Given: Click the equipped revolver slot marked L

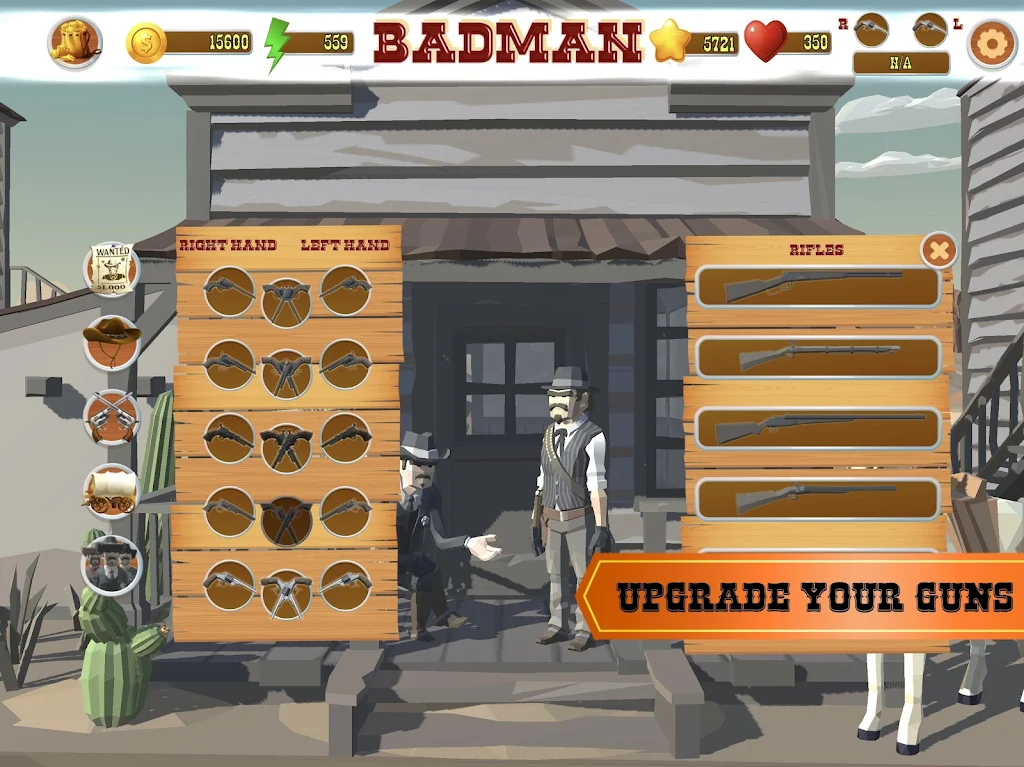Looking at the screenshot, I should point(930,30).
